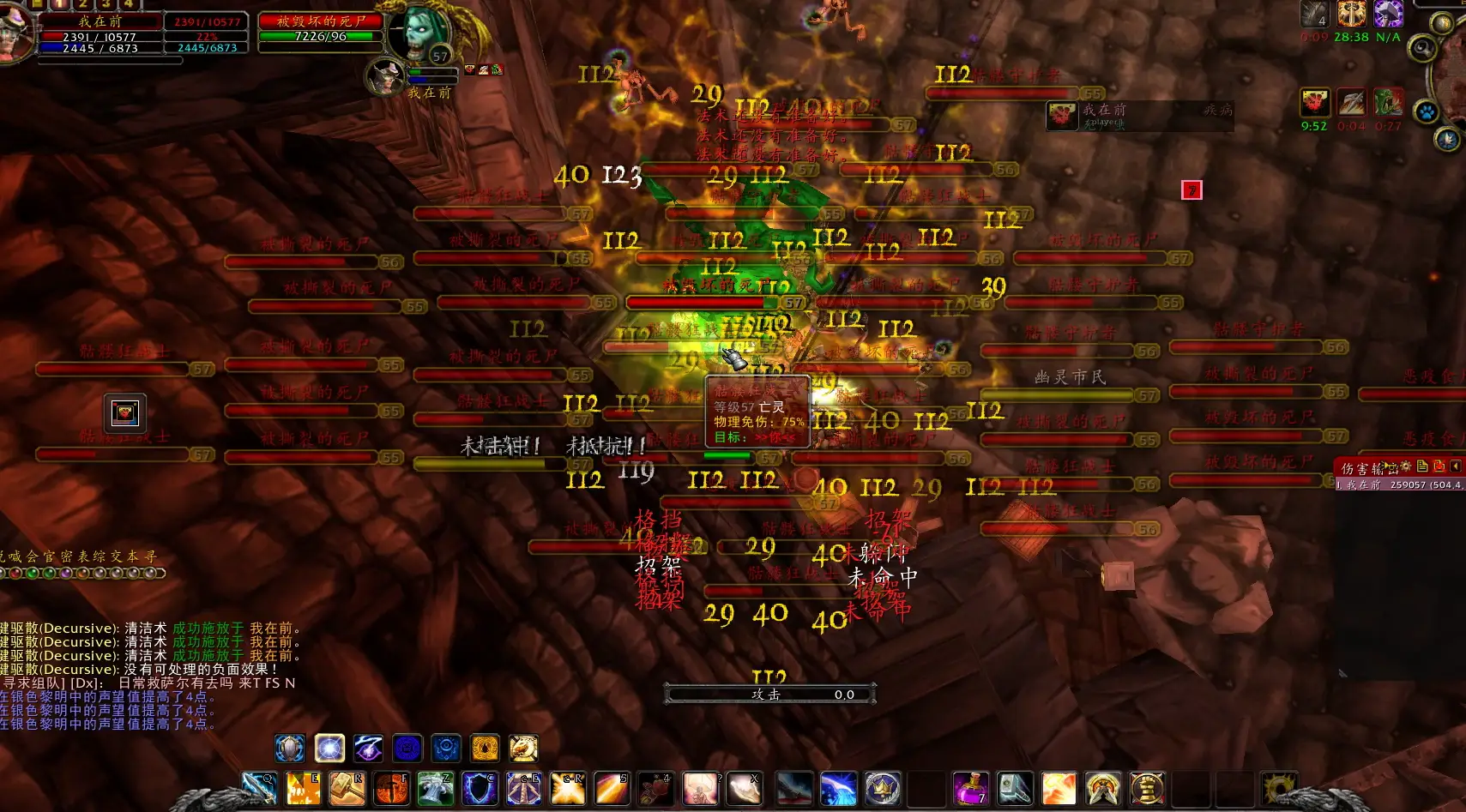The width and height of the screenshot is (1466, 812).
Task: Click the Decursive disease debuff entry
Action: pyautogui.click(x=1139, y=115)
